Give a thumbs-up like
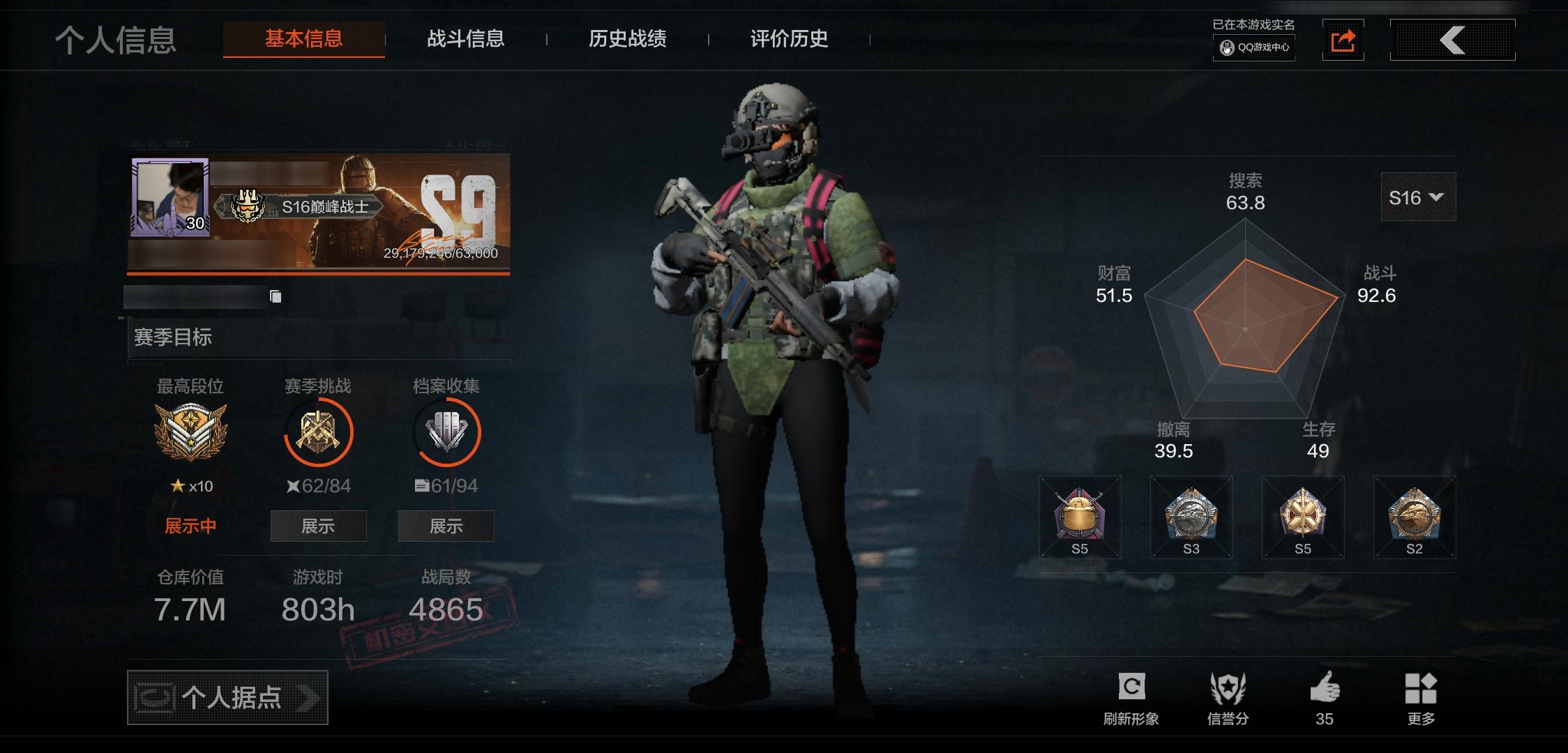This screenshot has height=753, width=1568. [x=1324, y=698]
